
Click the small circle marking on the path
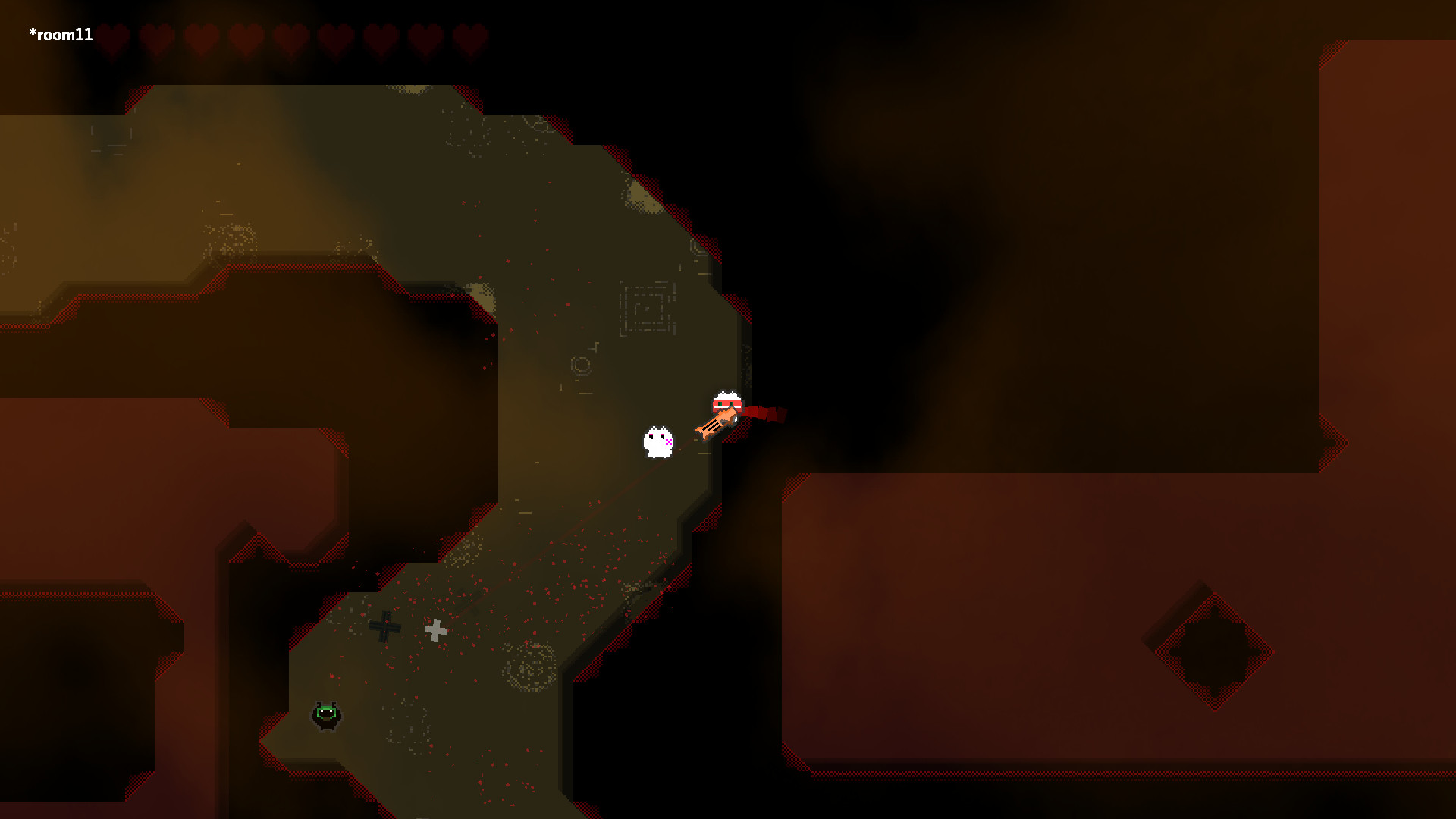pyautogui.click(x=581, y=368)
